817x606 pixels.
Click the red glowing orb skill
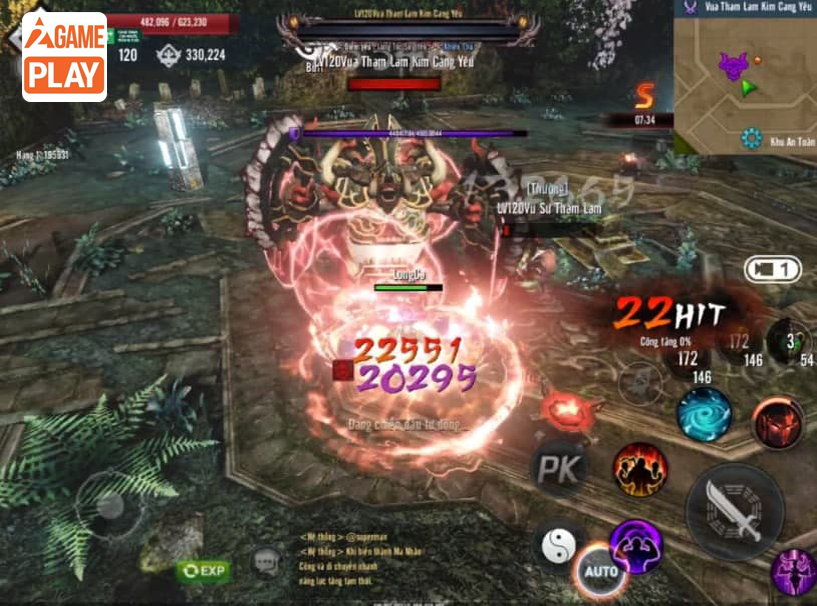(x=566, y=409)
